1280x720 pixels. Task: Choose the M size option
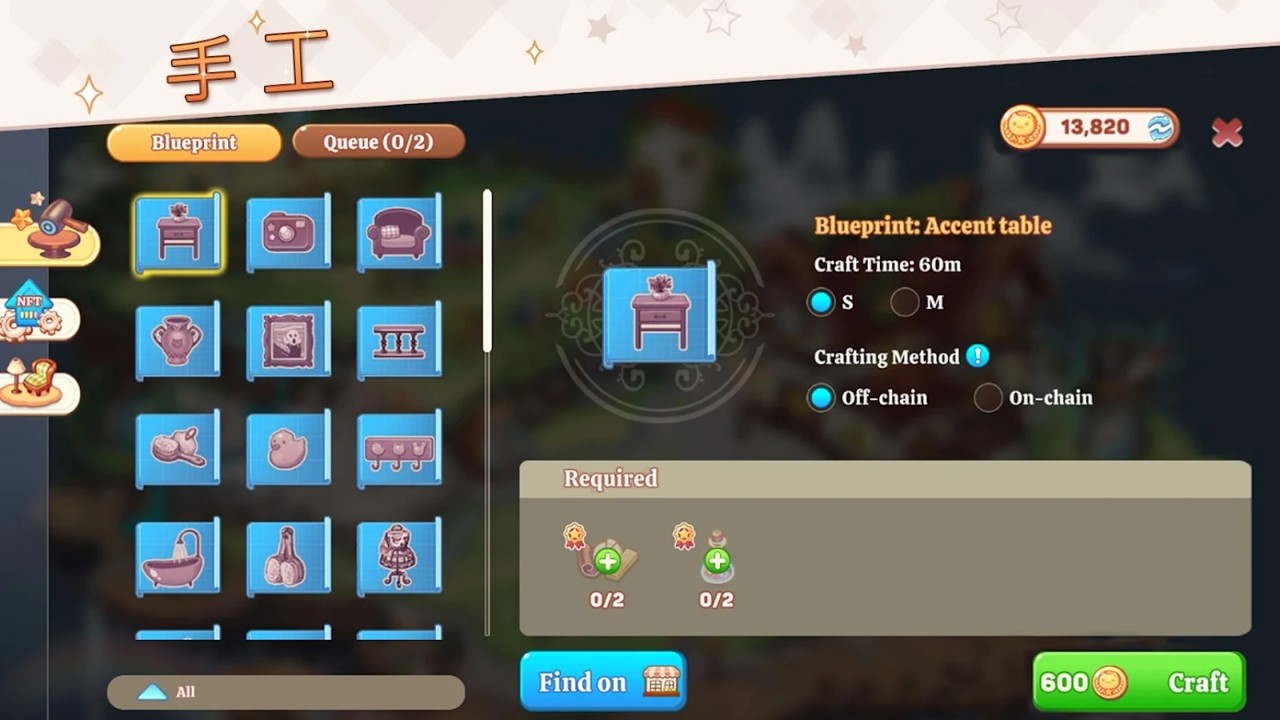pos(905,302)
